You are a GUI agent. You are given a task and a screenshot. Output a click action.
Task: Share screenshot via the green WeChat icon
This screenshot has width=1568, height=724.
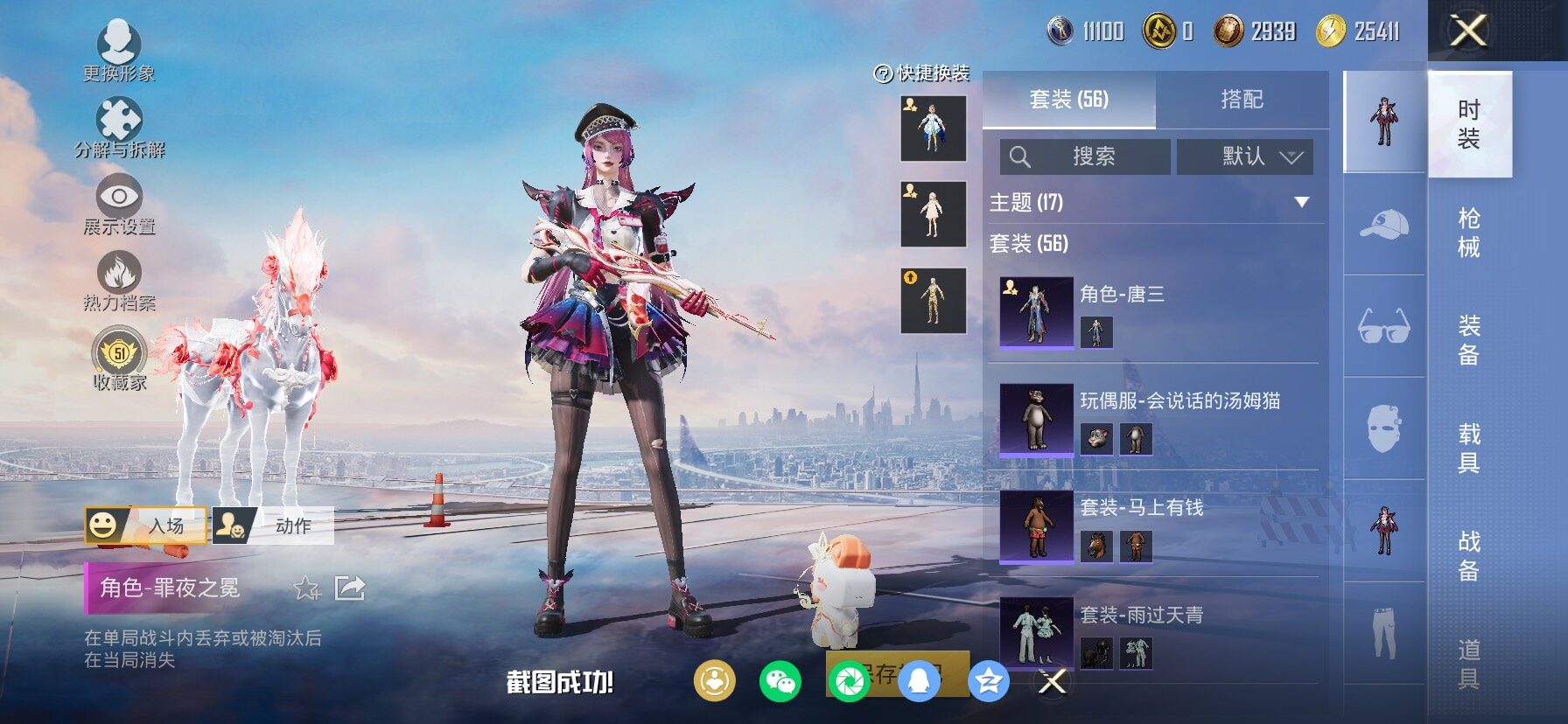click(780, 681)
